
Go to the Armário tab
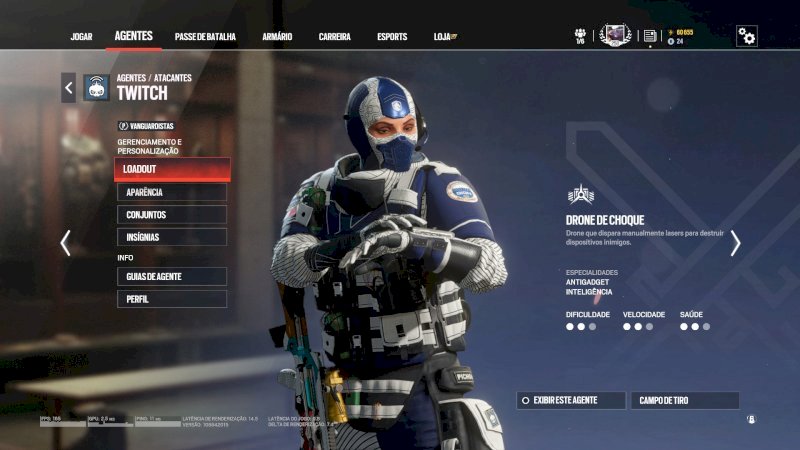(277, 37)
